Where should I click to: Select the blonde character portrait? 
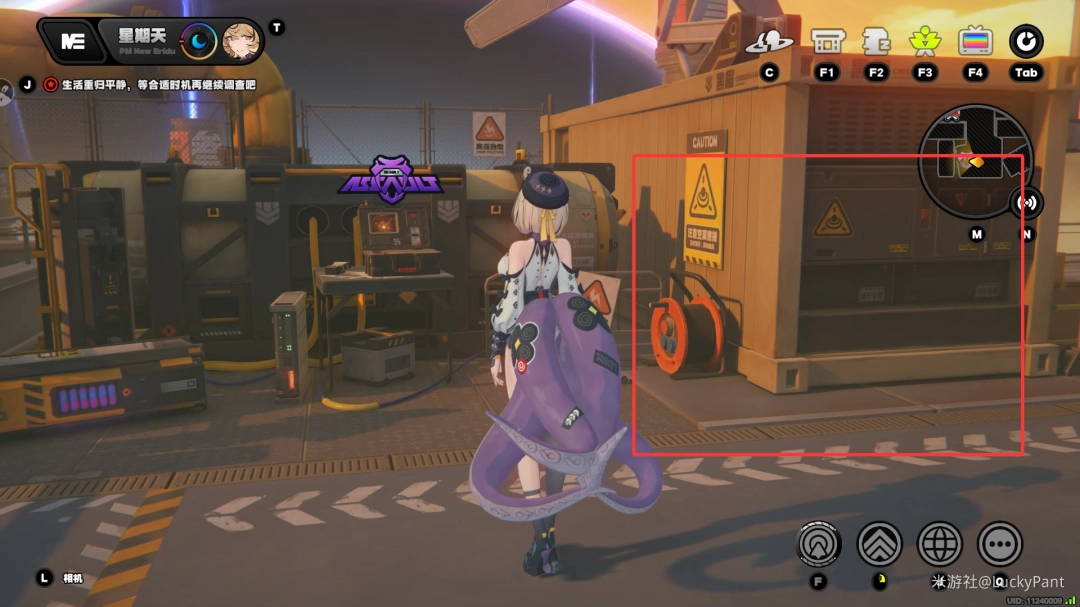pyautogui.click(x=241, y=41)
